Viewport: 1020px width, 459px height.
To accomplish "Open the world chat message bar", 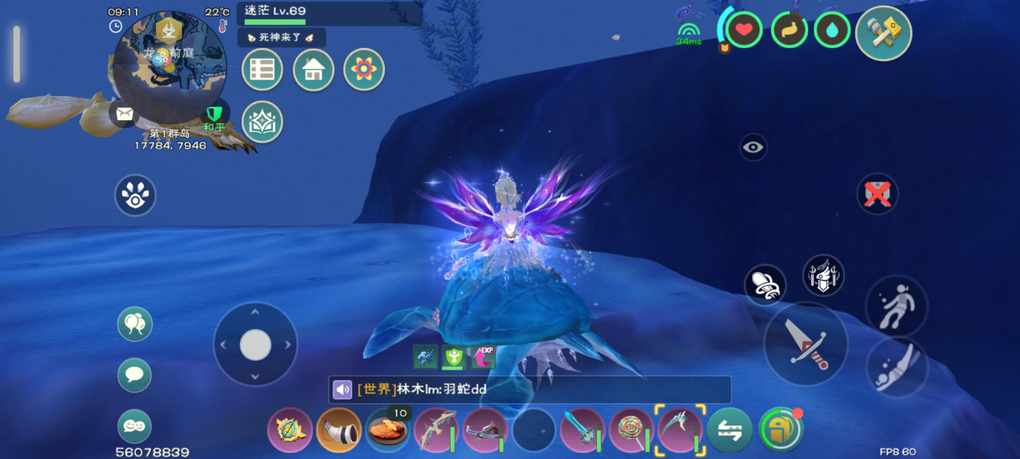I will tap(530, 390).
